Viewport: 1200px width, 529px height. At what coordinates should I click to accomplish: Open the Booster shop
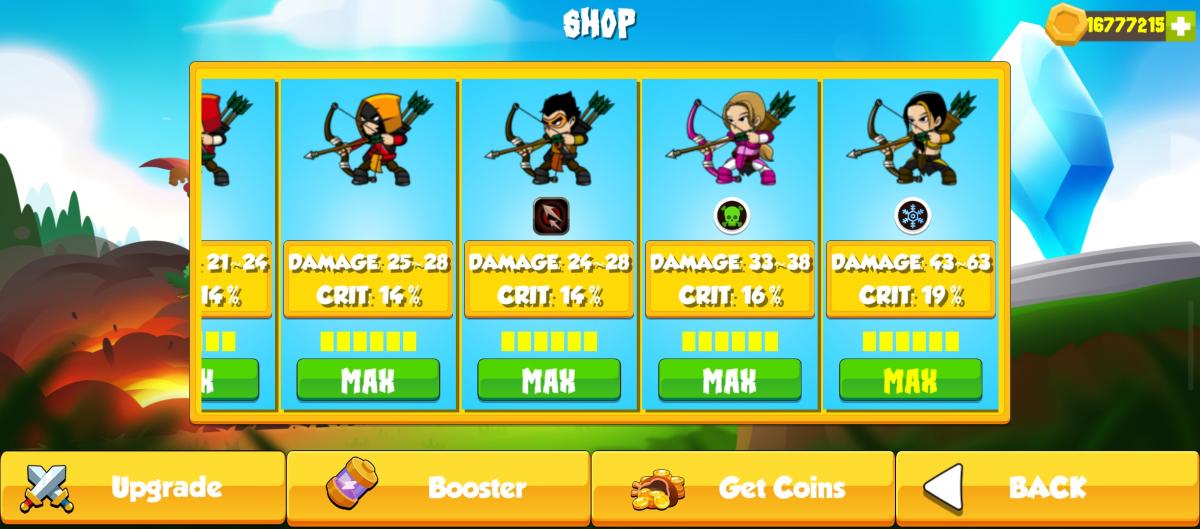pos(438,488)
